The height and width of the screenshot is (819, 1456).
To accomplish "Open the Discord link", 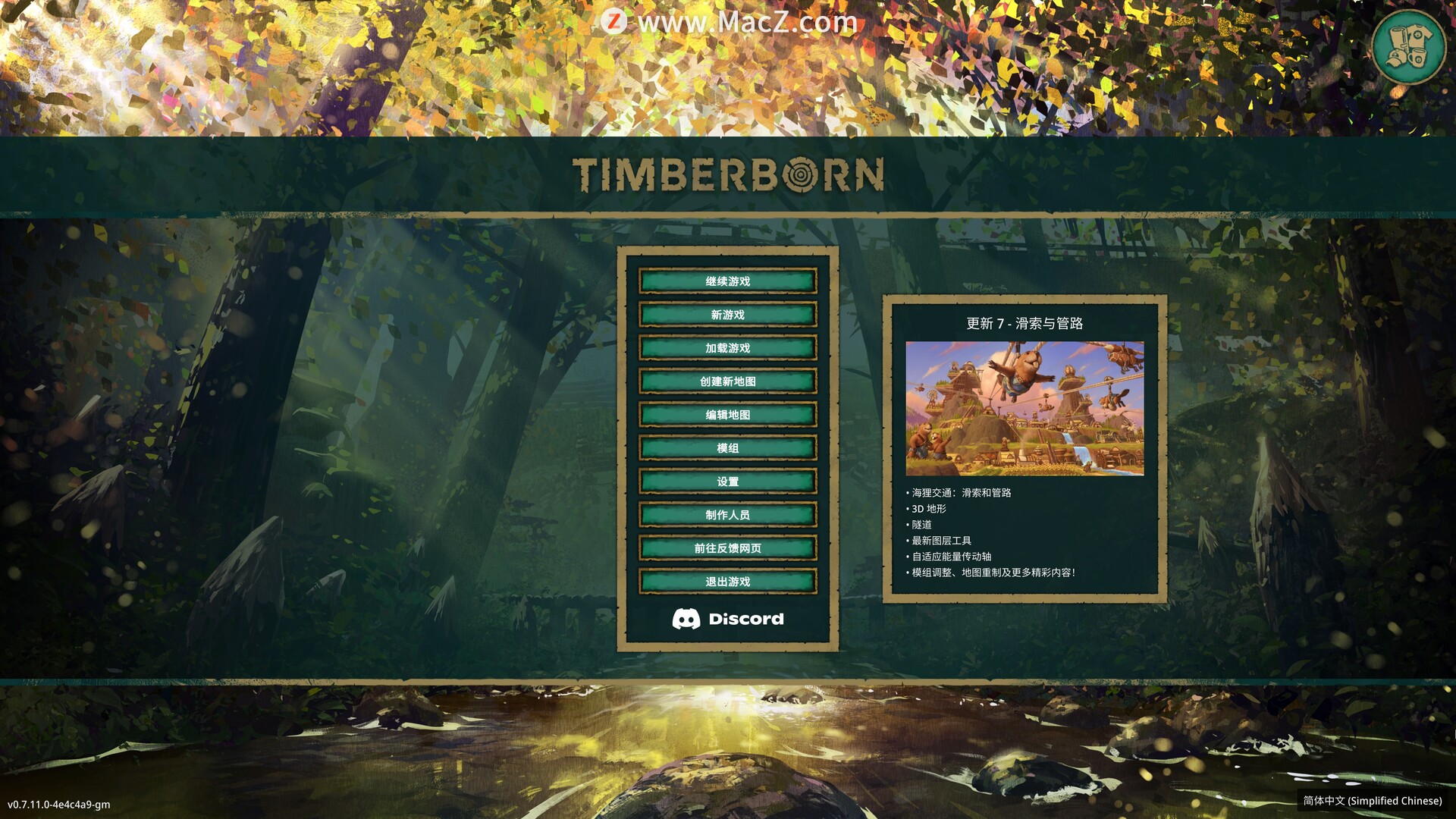I will tap(727, 620).
